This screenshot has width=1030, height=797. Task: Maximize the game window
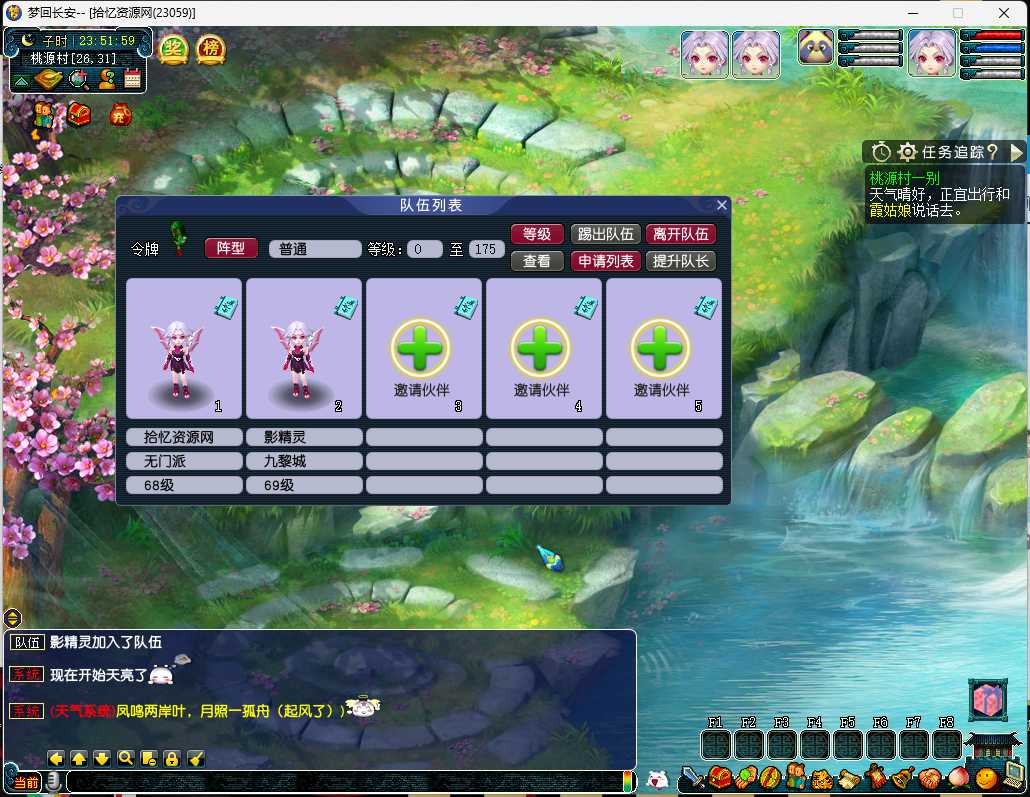point(958,13)
